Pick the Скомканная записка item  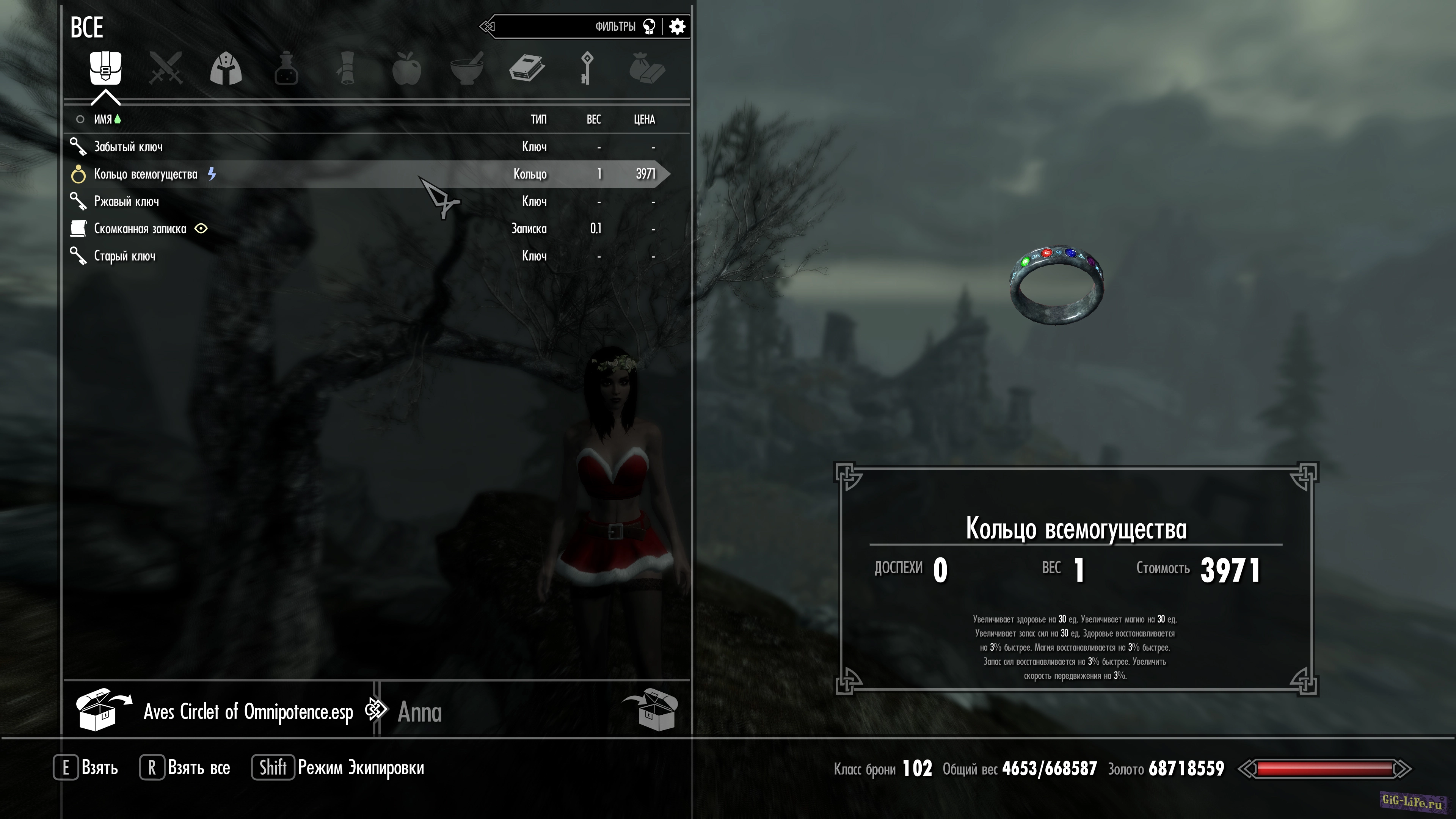point(140,229)
